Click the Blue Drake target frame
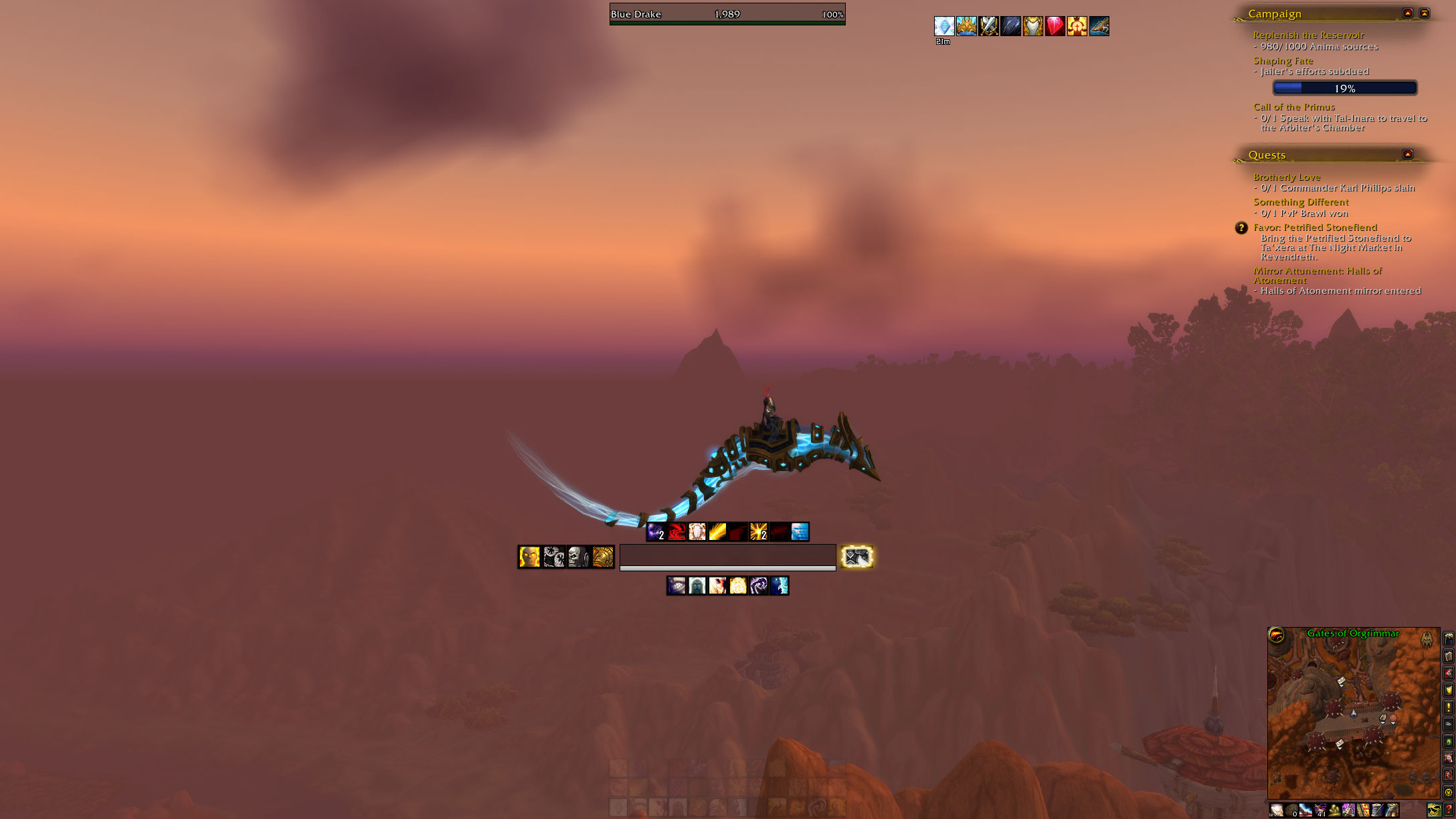This screenshot has height=819, width=1456. click(x=727, y=14)
